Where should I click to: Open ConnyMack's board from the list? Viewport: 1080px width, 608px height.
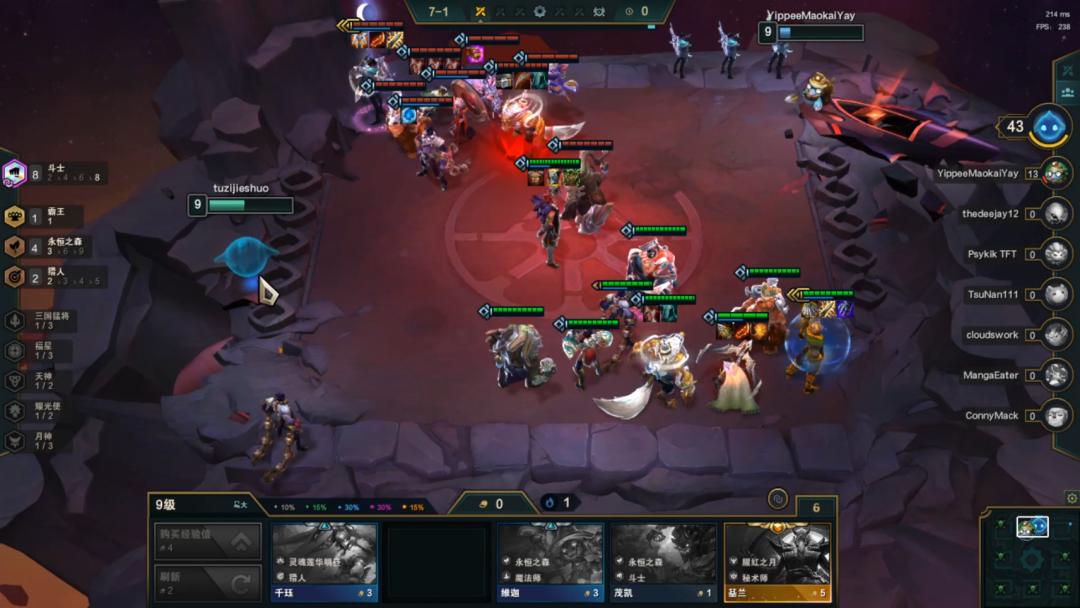(x=1056, y=415)
